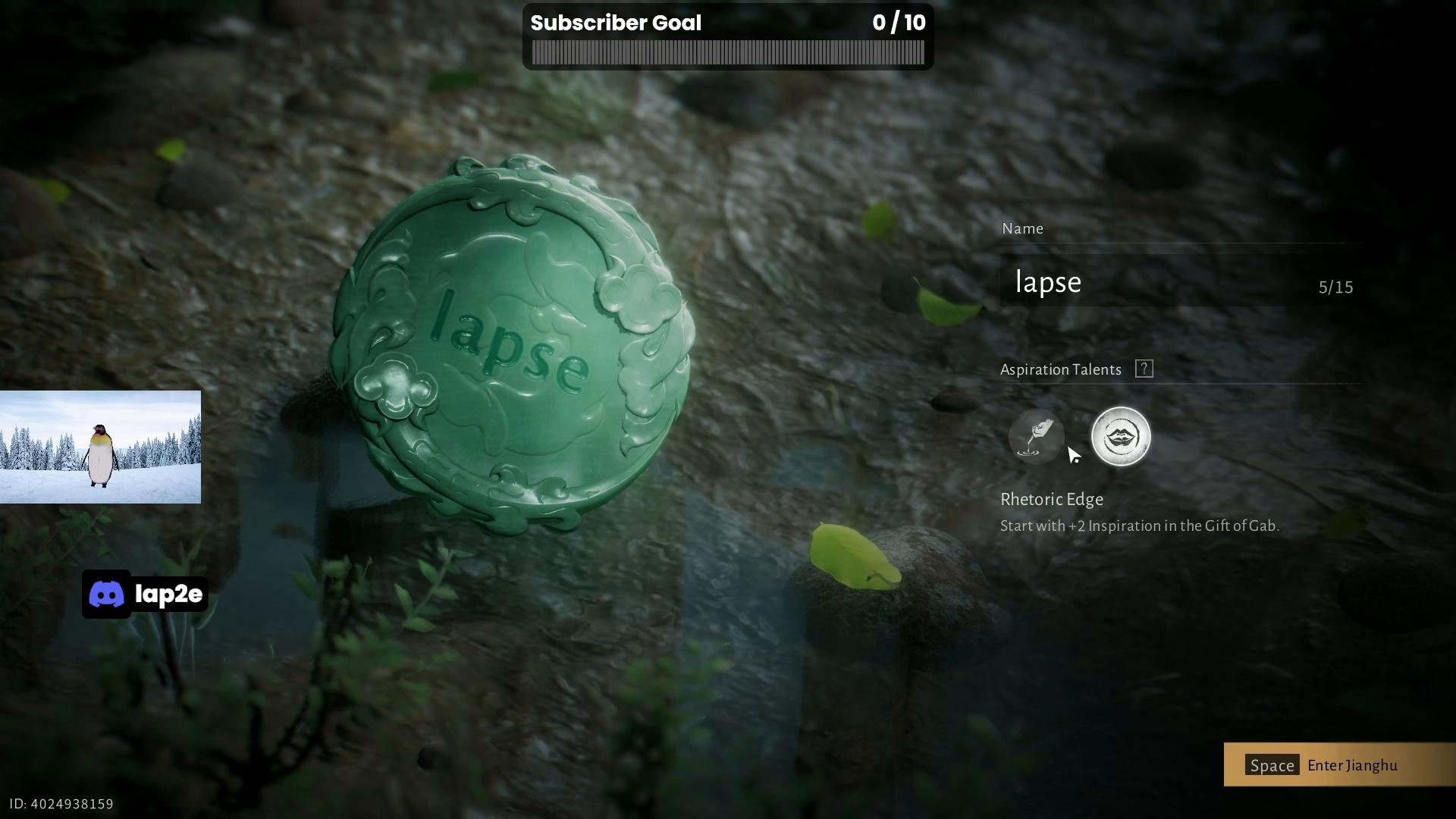Click Enter Jianghu to confirm character

[x=1338, y=765]
